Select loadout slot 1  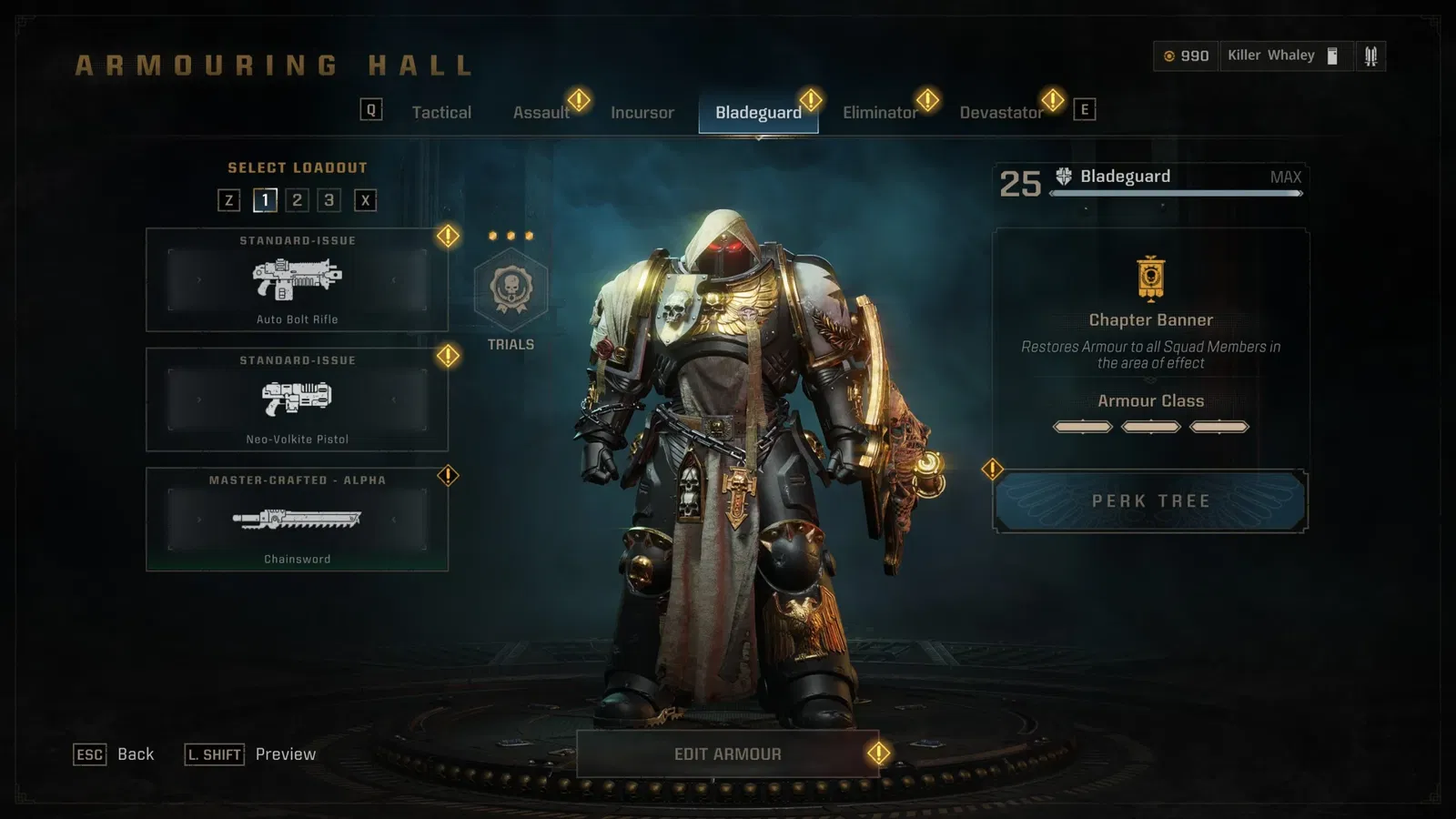click(x=265, y=200)
